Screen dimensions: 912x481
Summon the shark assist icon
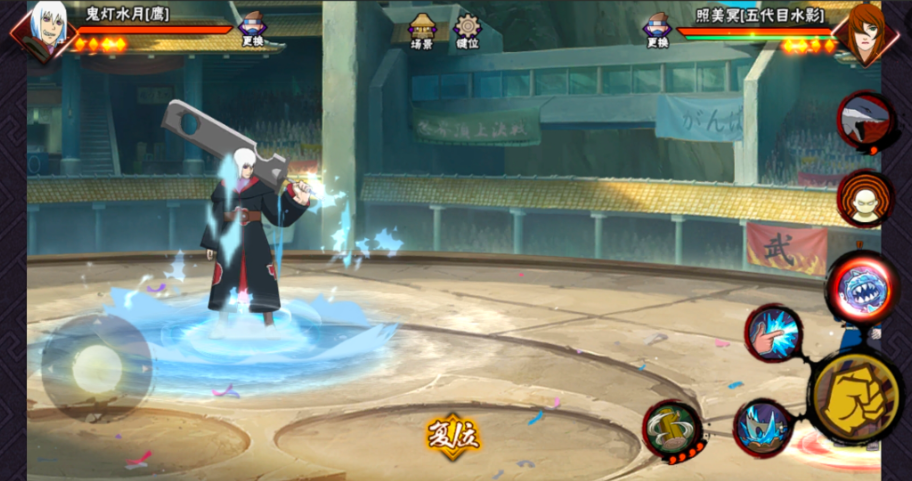coord(865,121)
